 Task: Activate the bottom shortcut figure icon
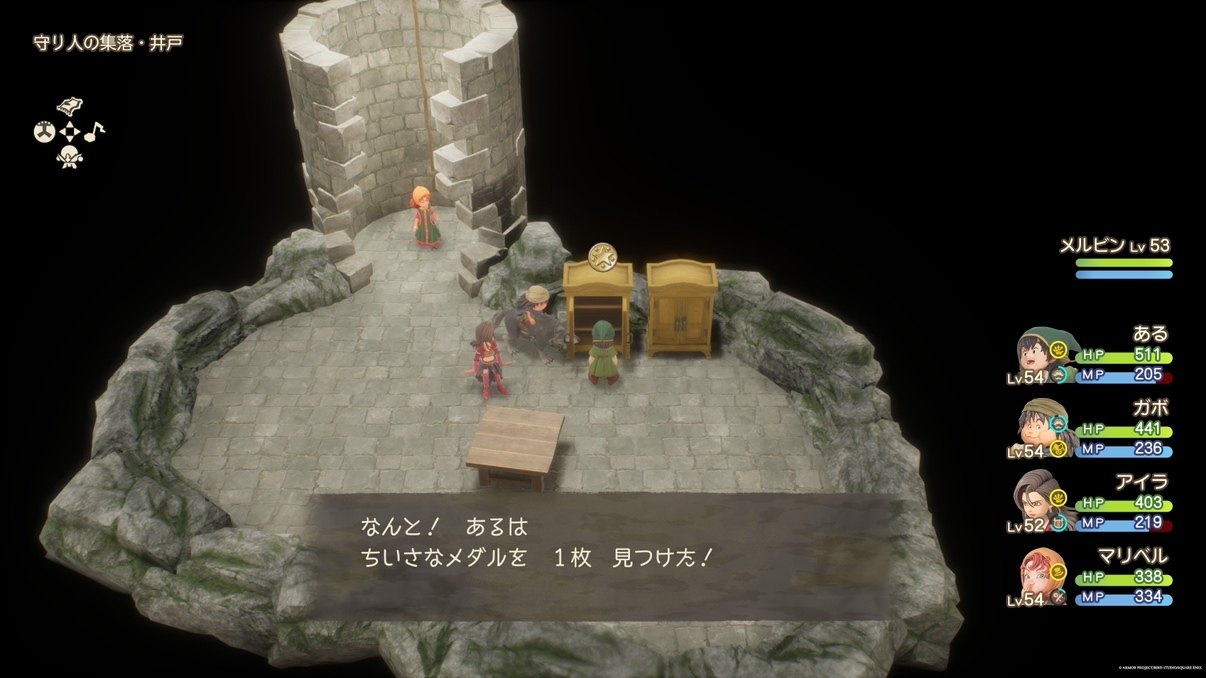pos(70,156)
